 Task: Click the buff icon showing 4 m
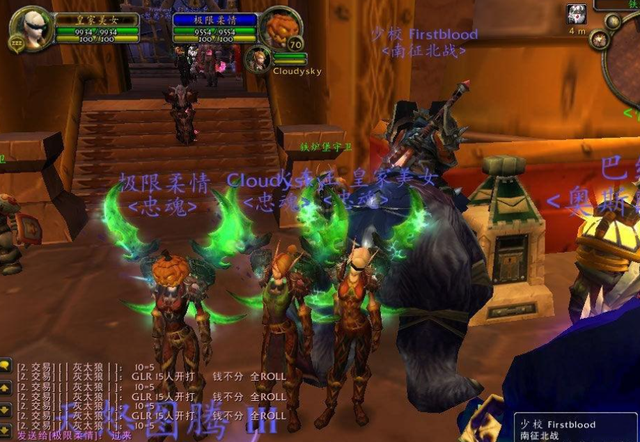tap(577, 14)
